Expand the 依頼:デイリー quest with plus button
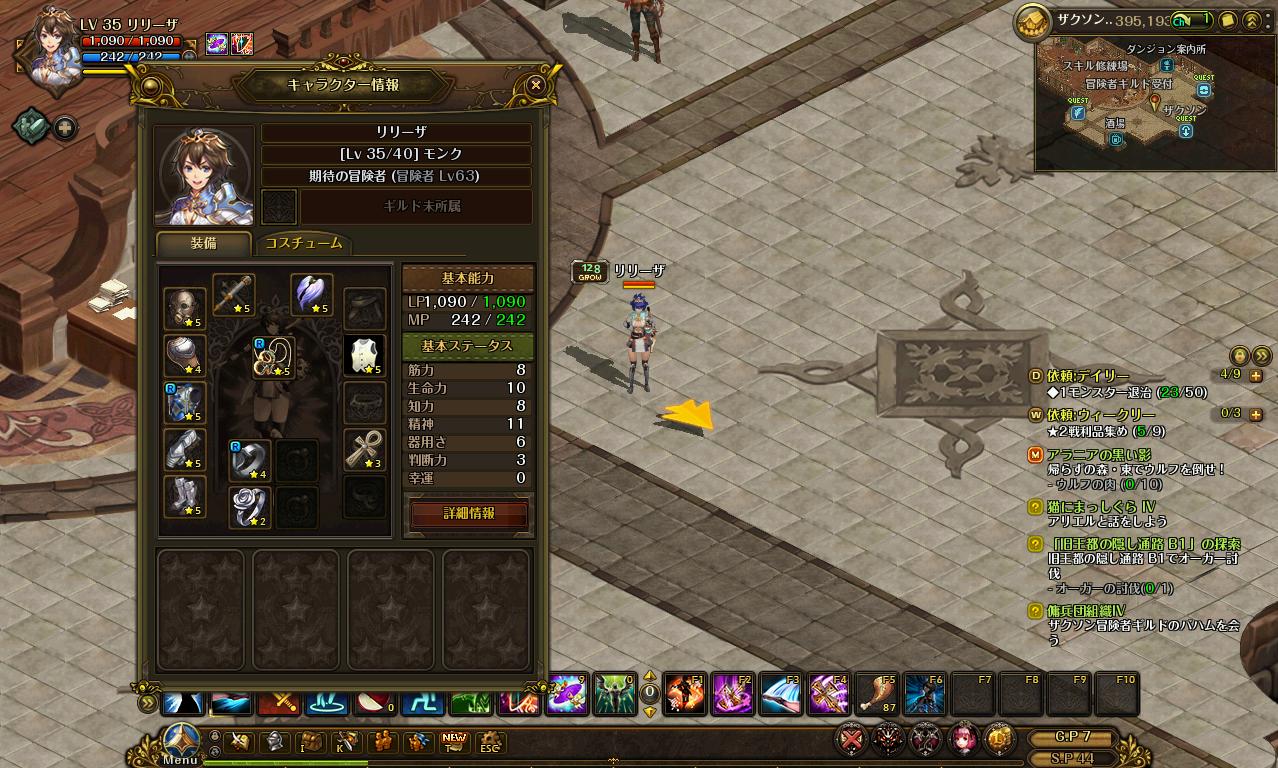 [1256, 376]
